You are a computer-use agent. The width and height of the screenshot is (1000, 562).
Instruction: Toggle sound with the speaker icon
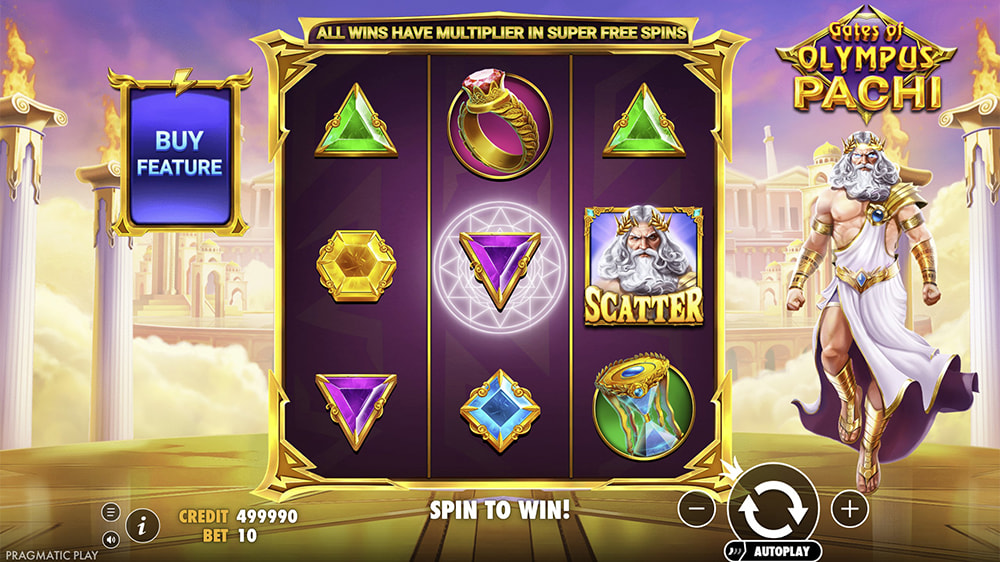[111, 538]
